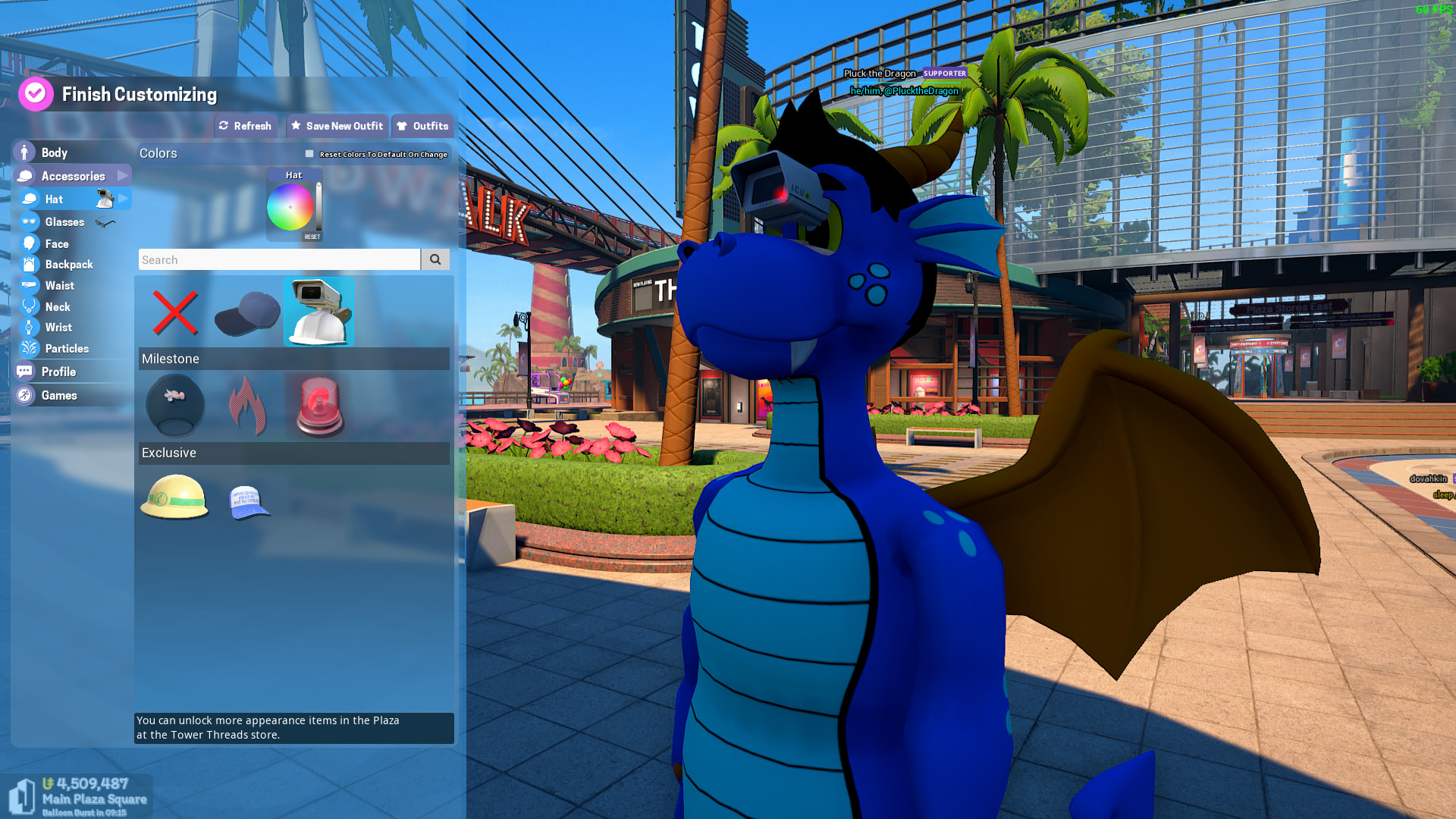The width and height of the screenshot is (1456, 819).
Task: Select the Neck accessory category
Action: point(58,307)
